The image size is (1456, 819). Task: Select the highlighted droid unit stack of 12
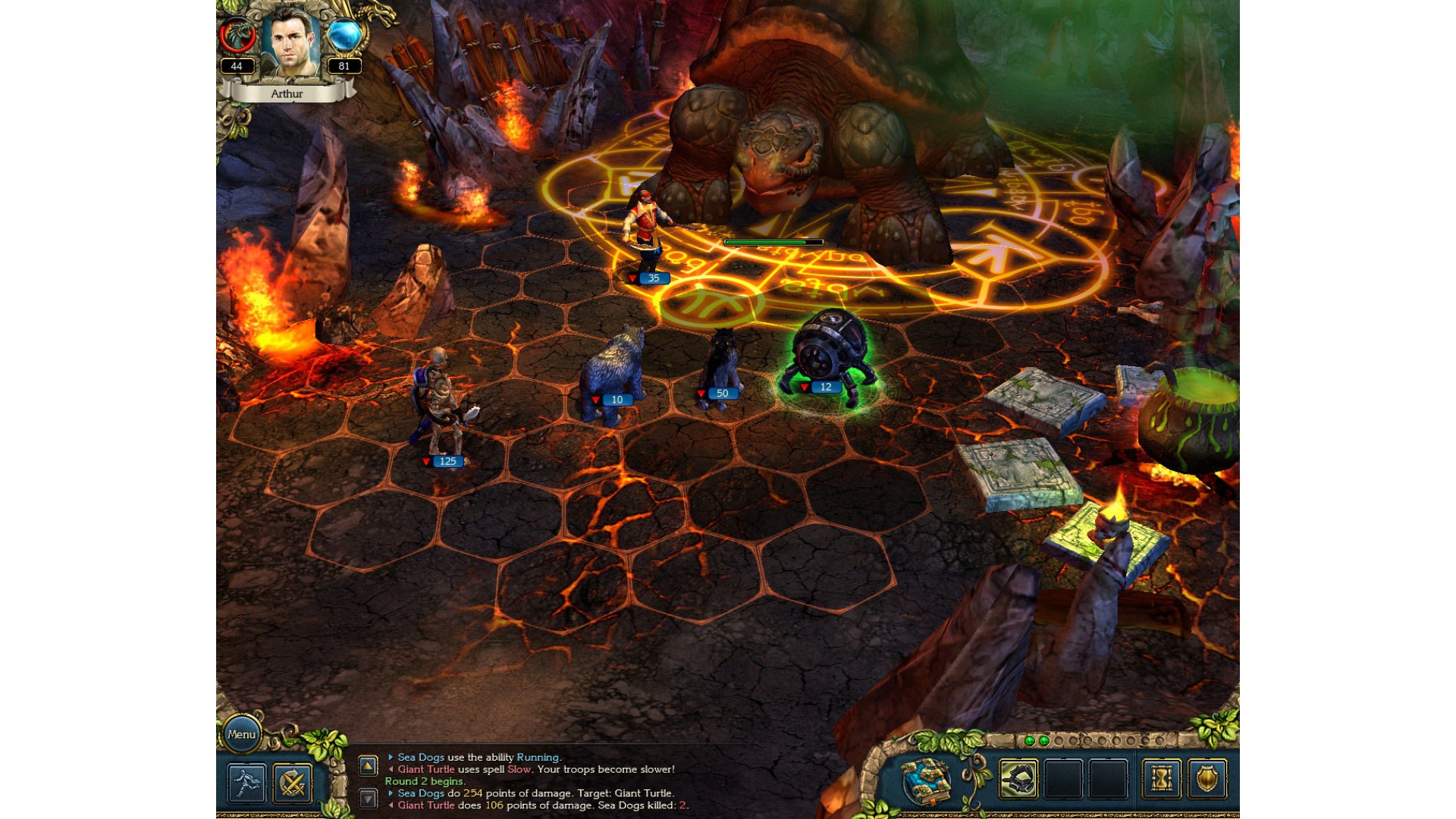pyautogui.click(x=829, y=353)
